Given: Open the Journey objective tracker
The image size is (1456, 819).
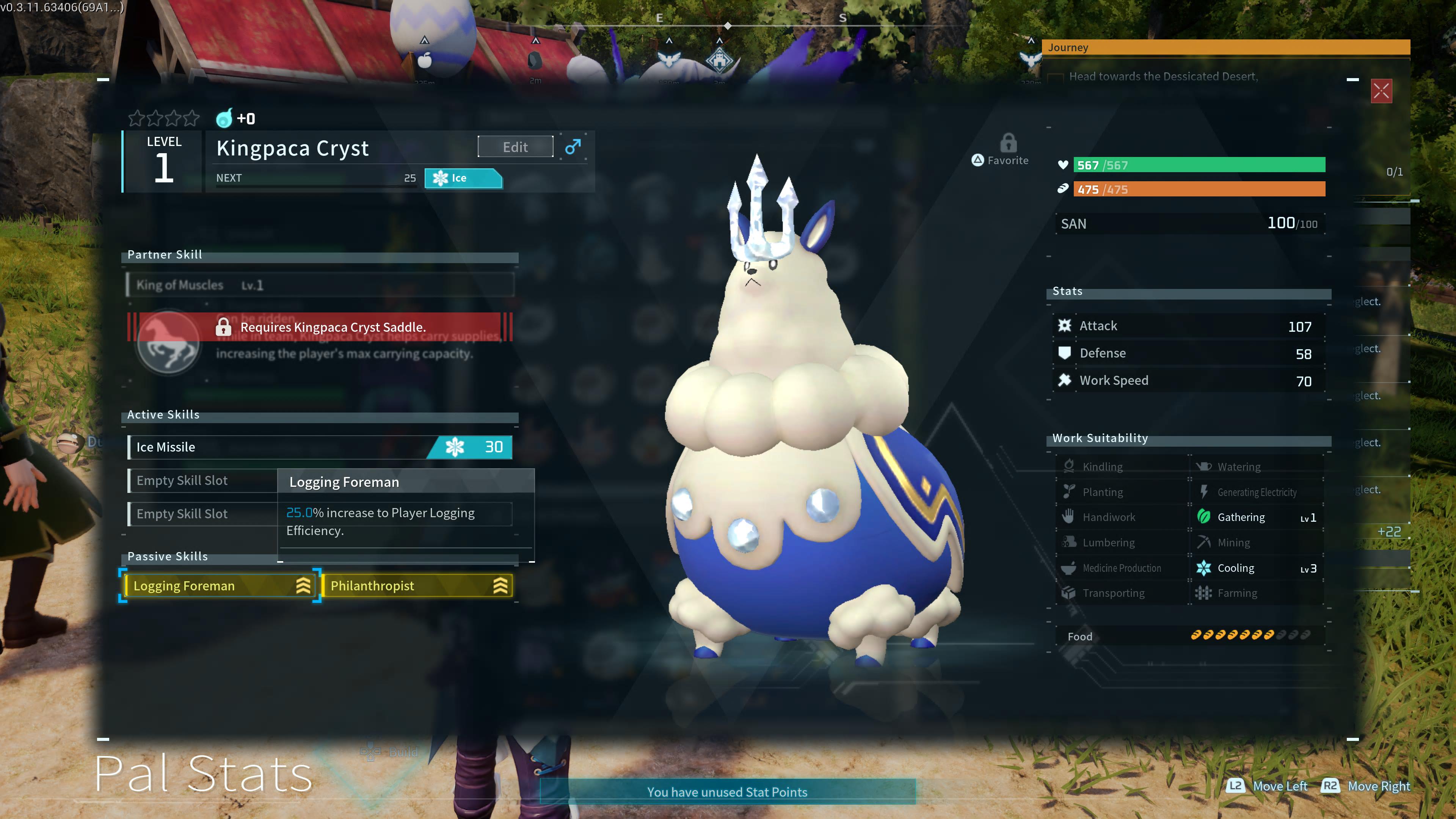Looking at the screenshot, I should pos(1225,47).
